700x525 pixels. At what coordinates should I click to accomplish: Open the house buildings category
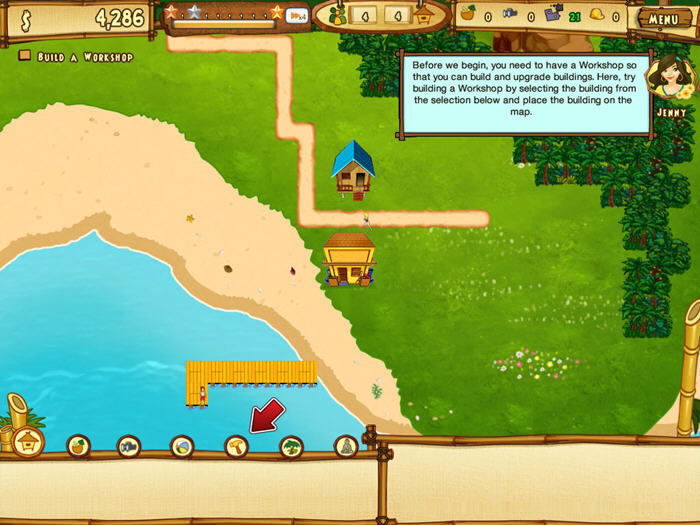[x=29, y=442]
